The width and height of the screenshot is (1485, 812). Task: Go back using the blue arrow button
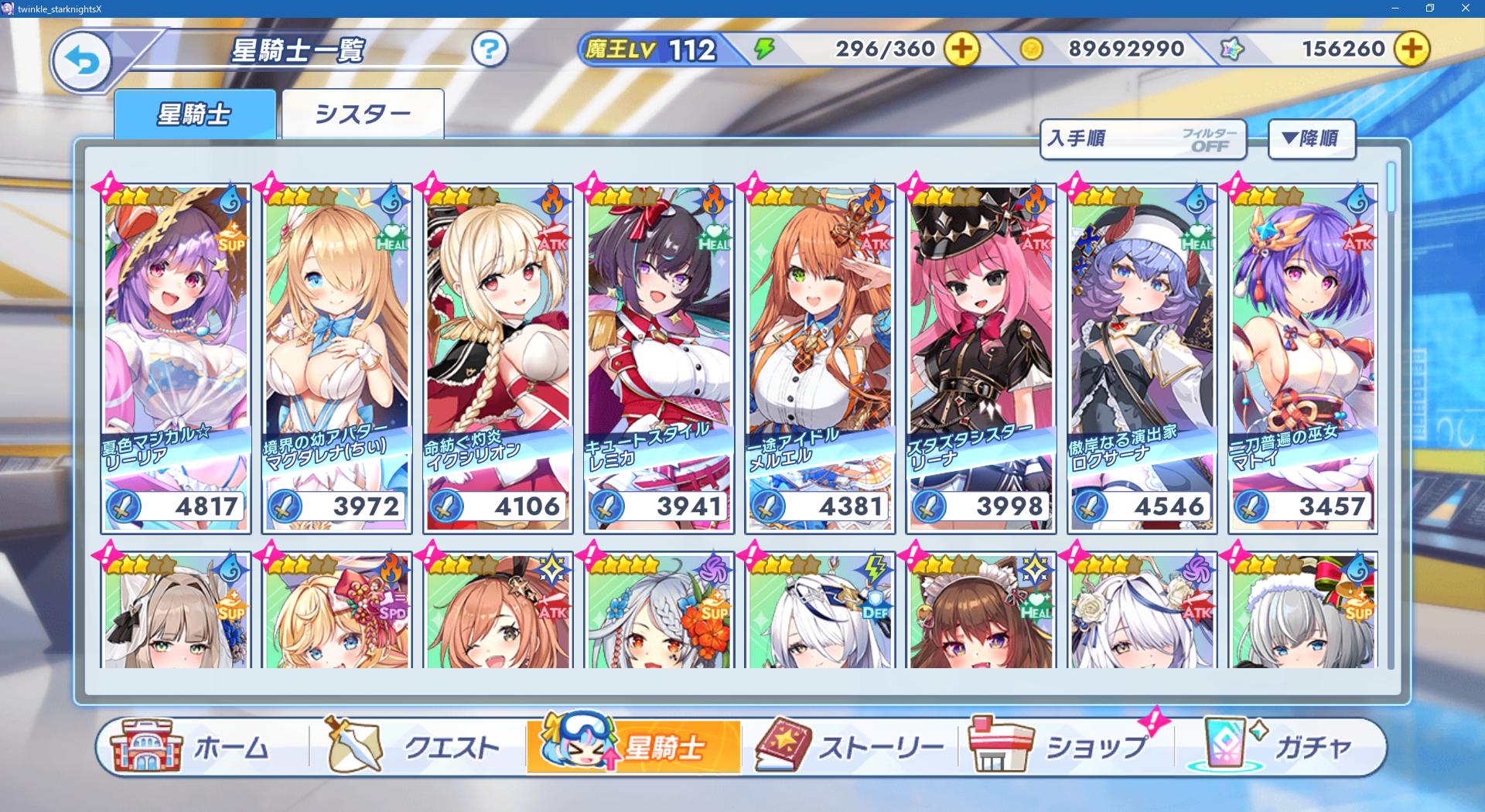81,60
